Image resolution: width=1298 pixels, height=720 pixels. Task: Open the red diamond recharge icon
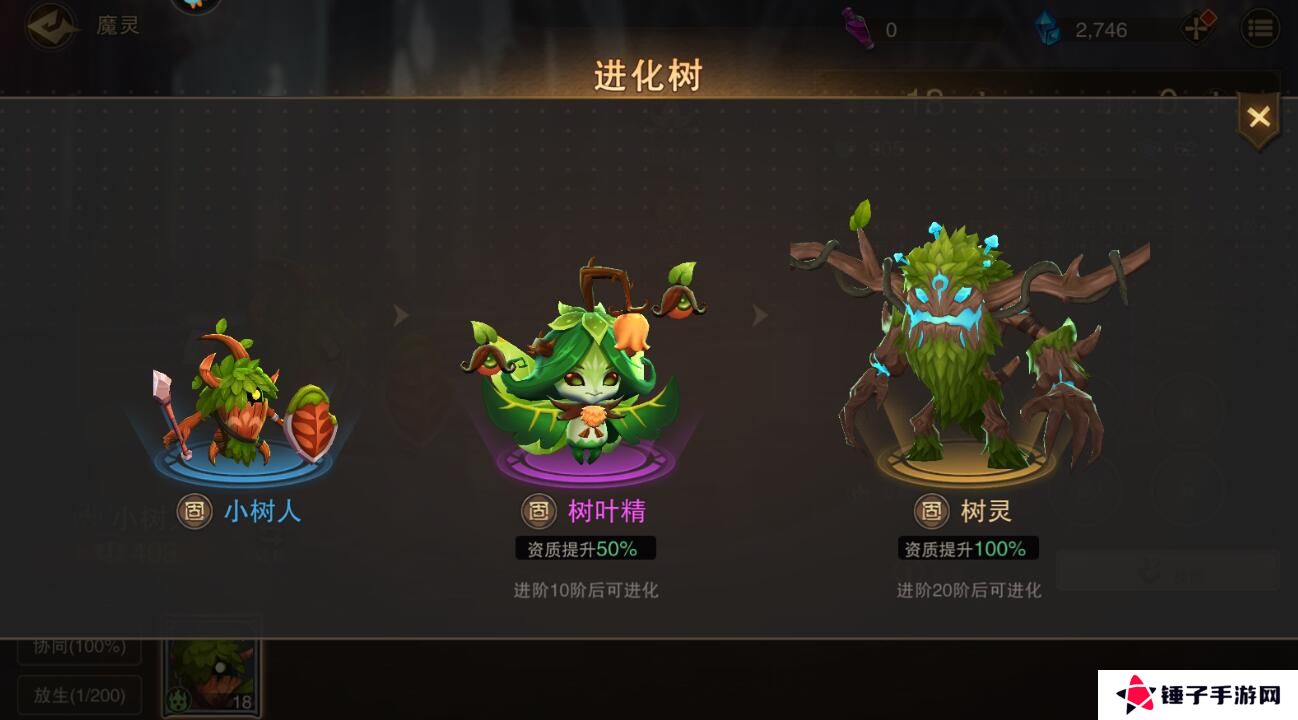pyautogui.click(x=1199, y=26)
